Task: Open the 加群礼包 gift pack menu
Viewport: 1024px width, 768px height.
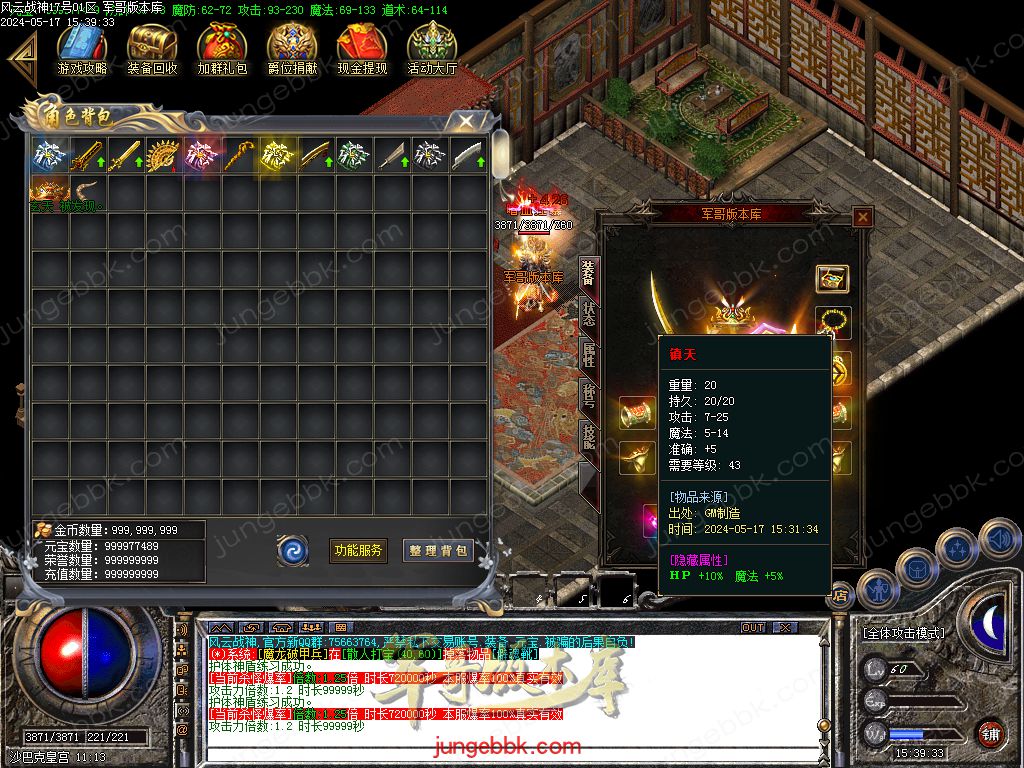Action: (222, 48)
